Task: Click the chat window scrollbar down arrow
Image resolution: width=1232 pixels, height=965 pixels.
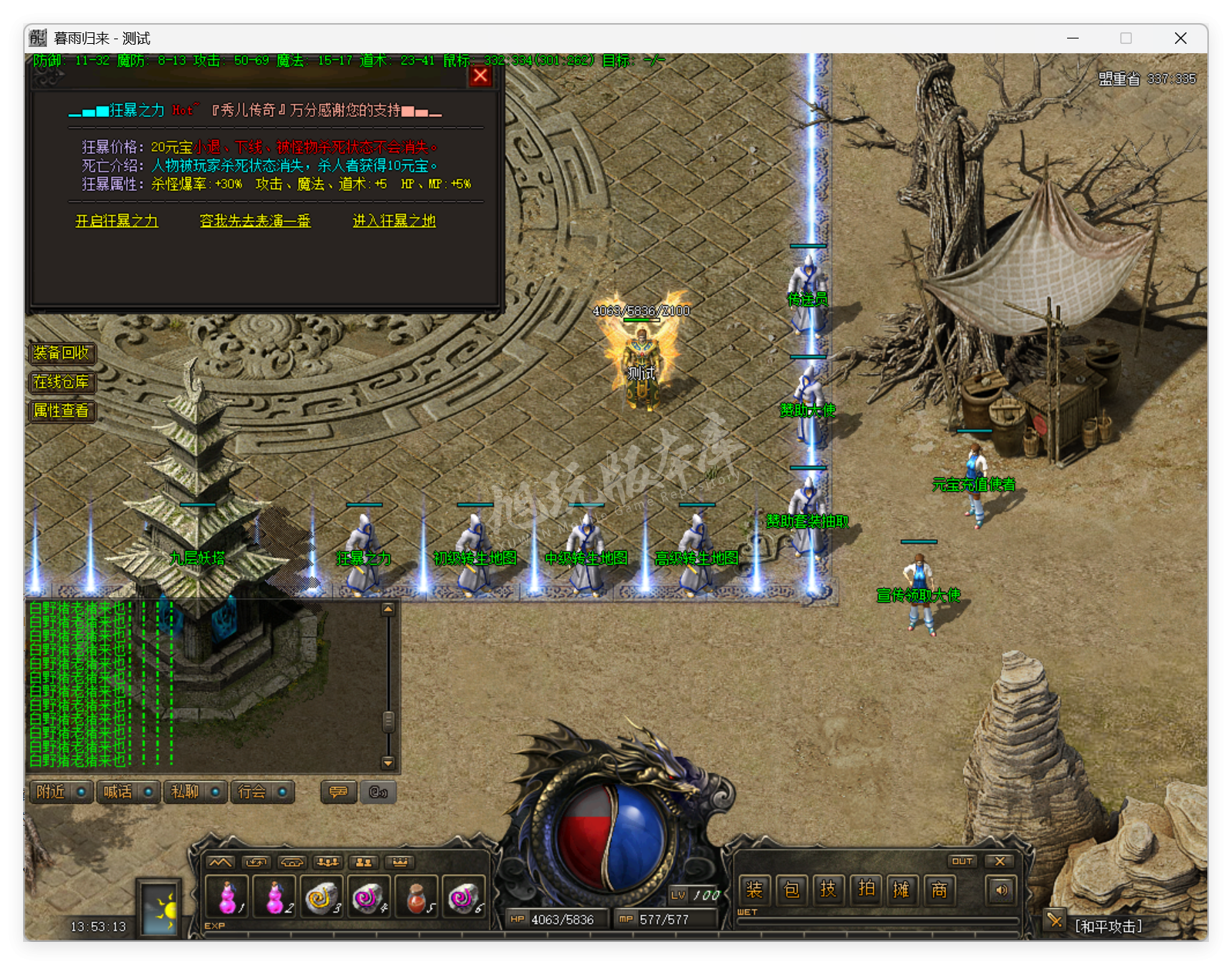Action: pos(388,763)
